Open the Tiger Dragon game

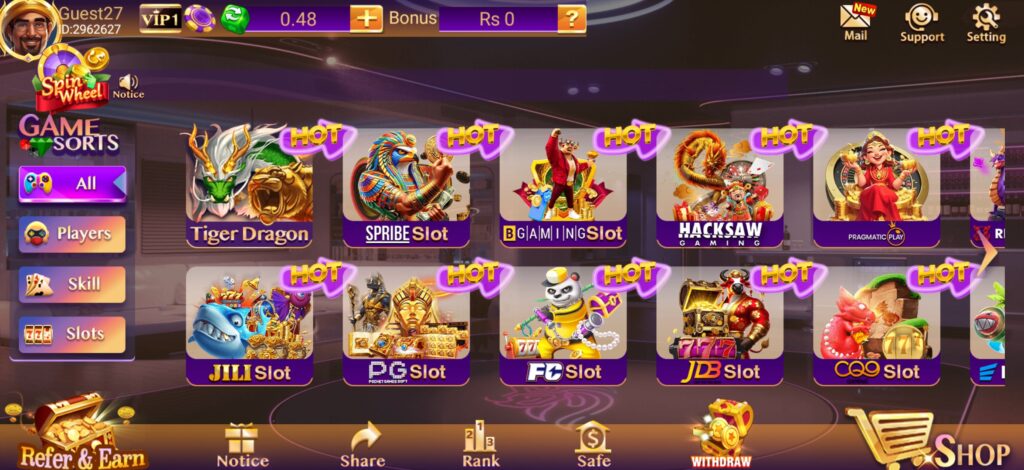click(x=249, y=188)
